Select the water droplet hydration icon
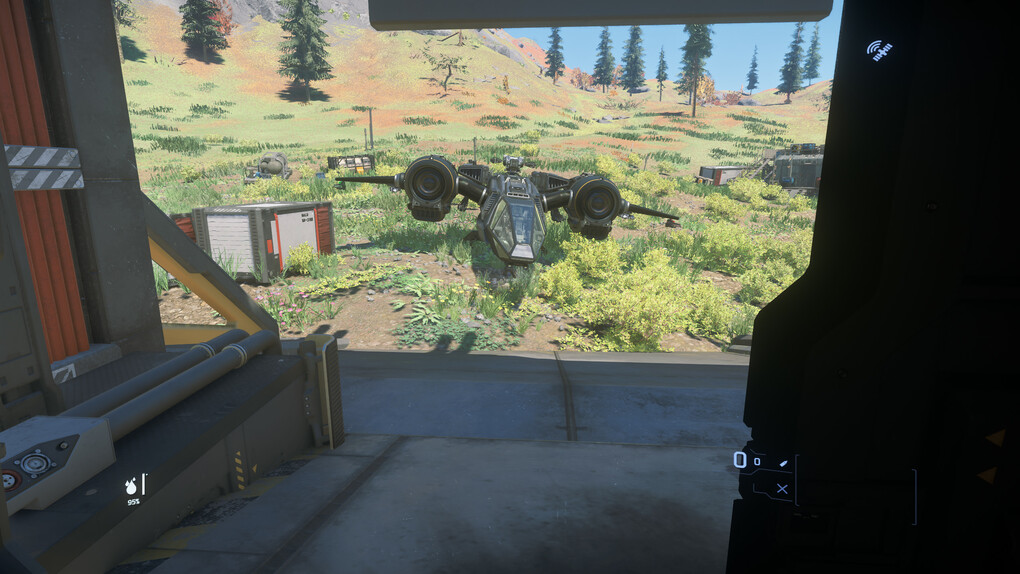 click(131, 486)
